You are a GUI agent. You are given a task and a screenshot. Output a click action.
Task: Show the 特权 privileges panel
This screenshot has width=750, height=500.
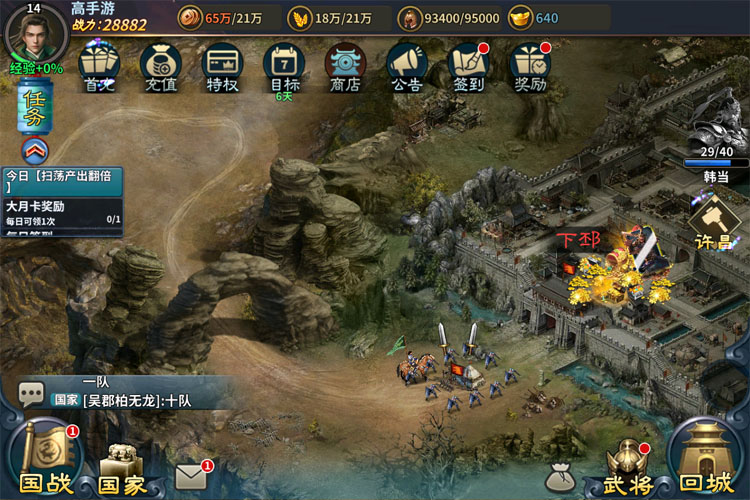click(221, 66)
